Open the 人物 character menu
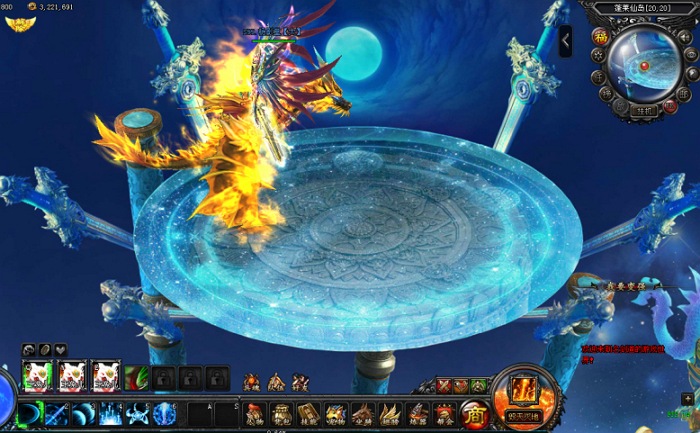The height and width of the screenshot is (433, 700). tap(255, 413)
